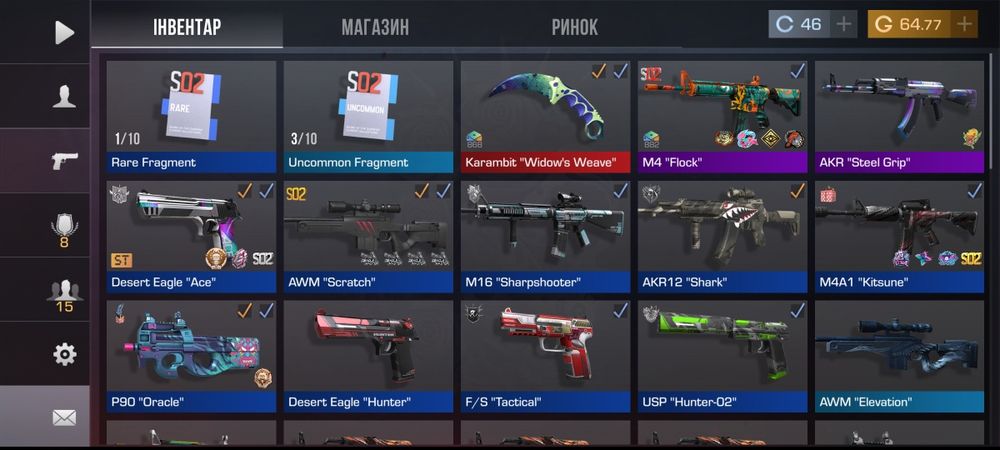Open the mail envelope icon

(x=64, y=417)
